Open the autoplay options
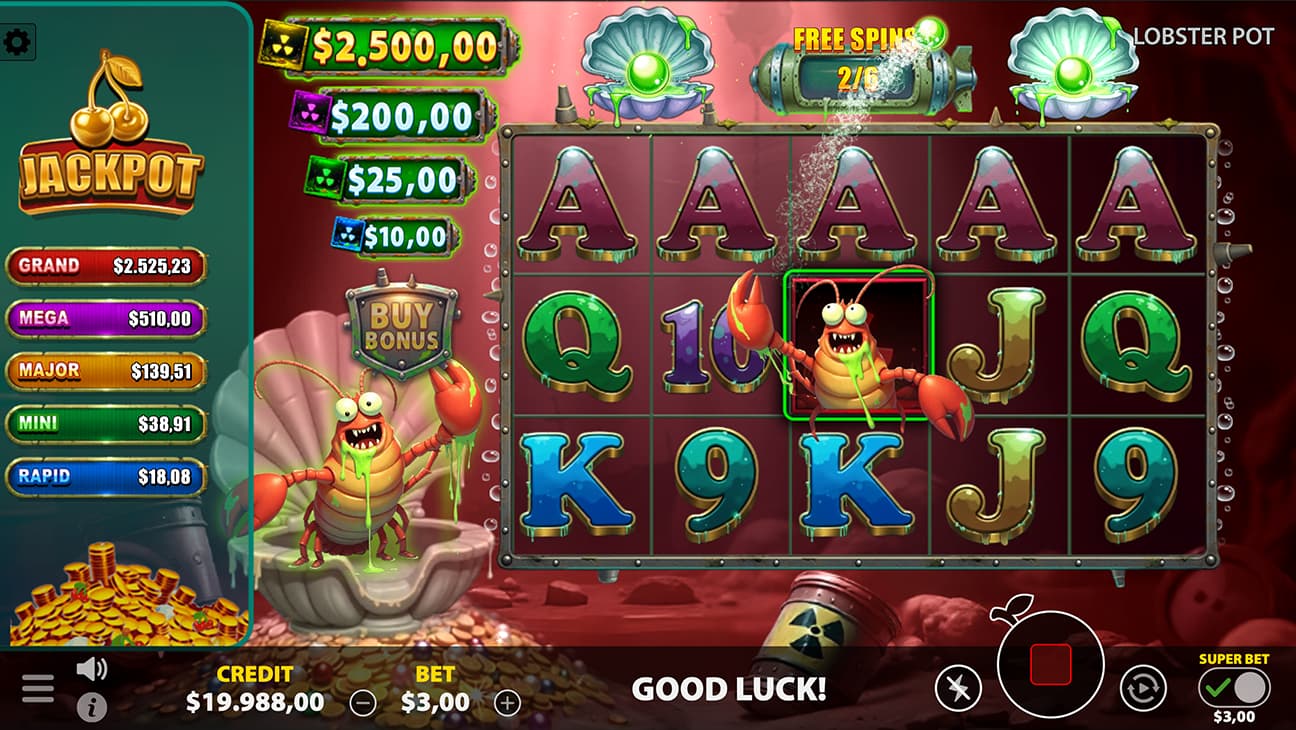This screenshot has height=730, width=1296. tap(1142, 689)
